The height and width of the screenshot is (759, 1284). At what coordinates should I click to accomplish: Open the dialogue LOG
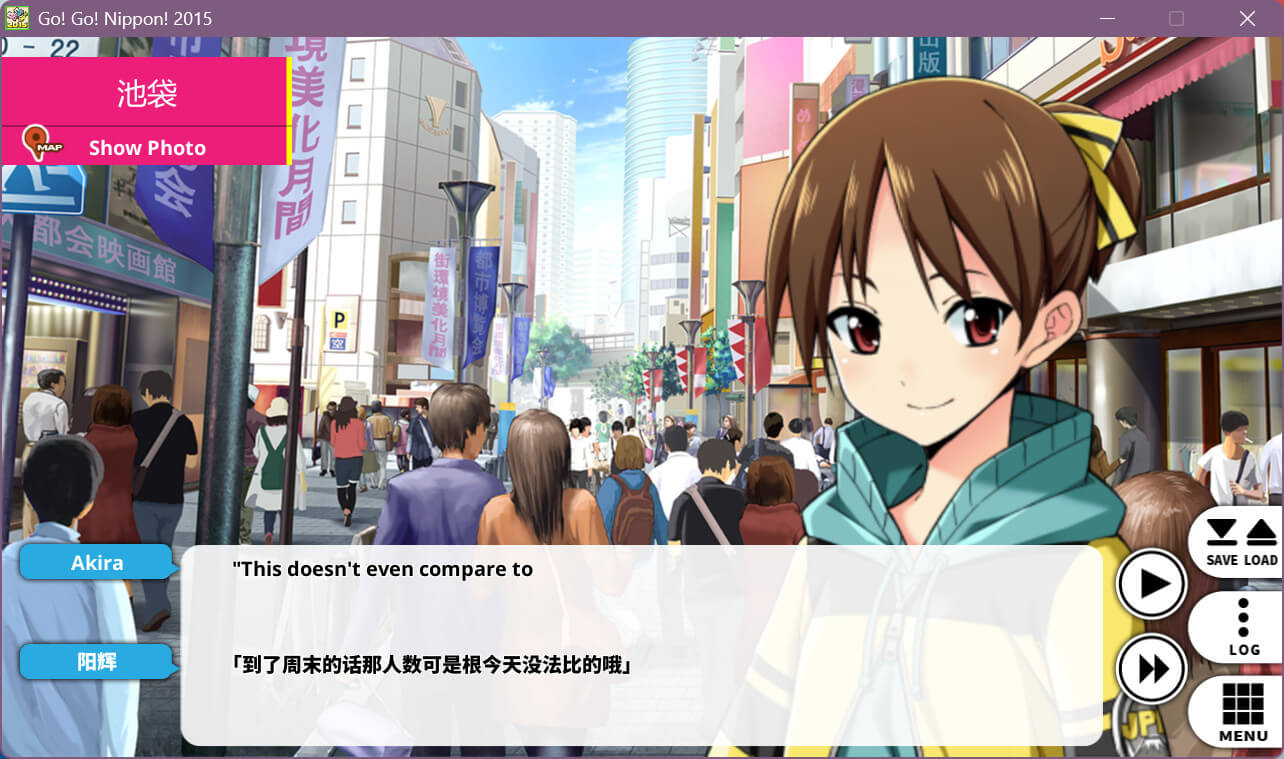pyautogui.click(x=1243, y=628)
